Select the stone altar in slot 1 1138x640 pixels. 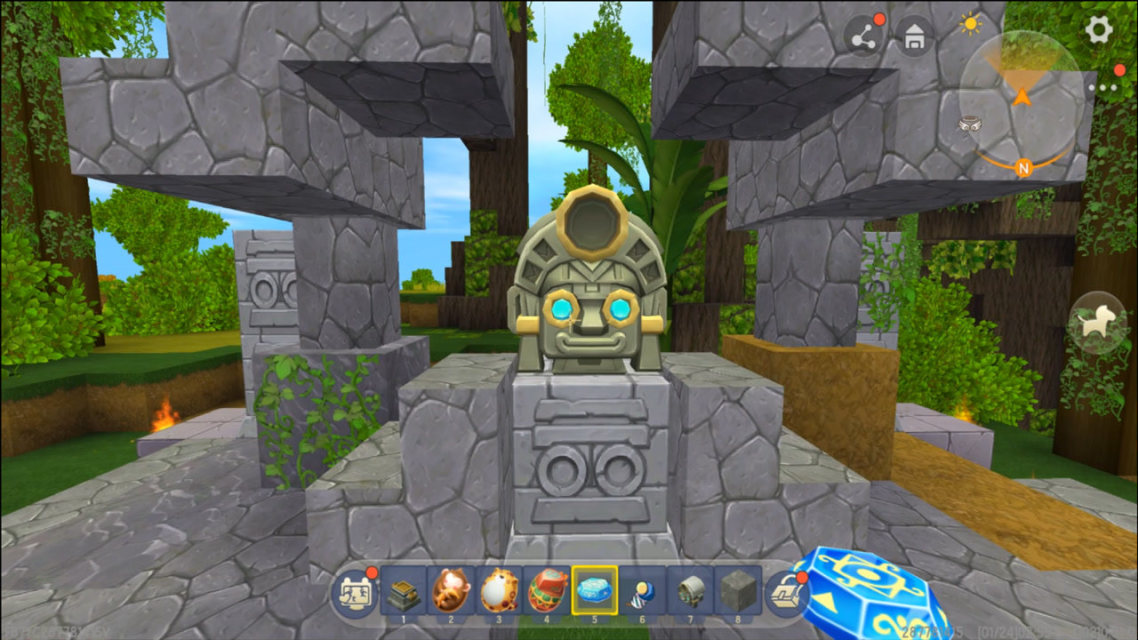(403, 589)
